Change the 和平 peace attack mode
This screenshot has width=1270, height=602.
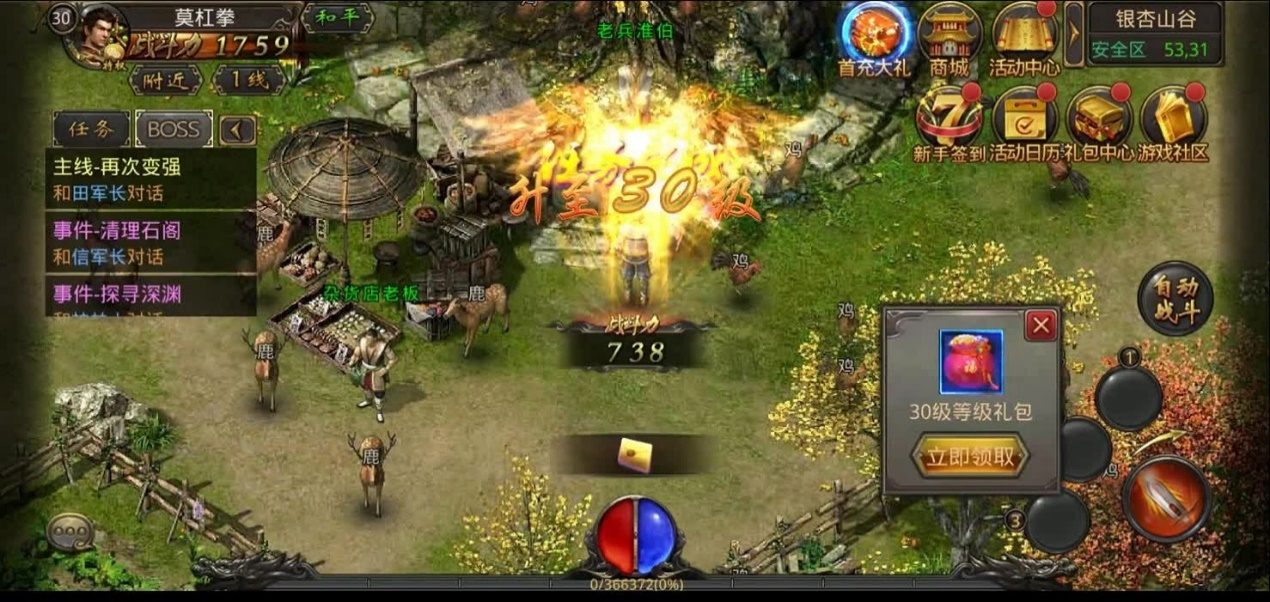click(336, 17)
